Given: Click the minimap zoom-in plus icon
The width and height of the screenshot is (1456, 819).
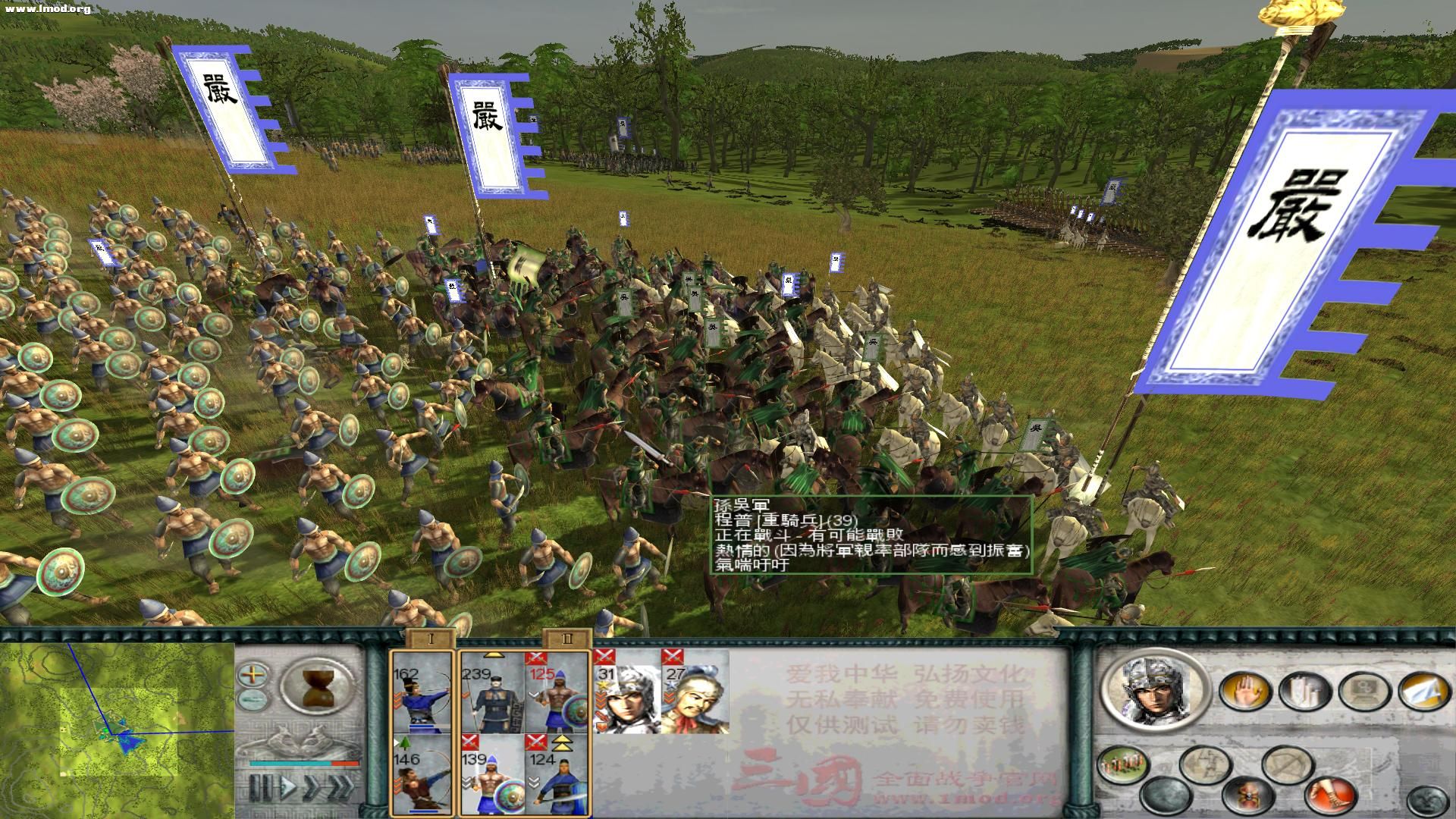Looking at the screenshot, I should pyautogui.click(x=253, y=676).
